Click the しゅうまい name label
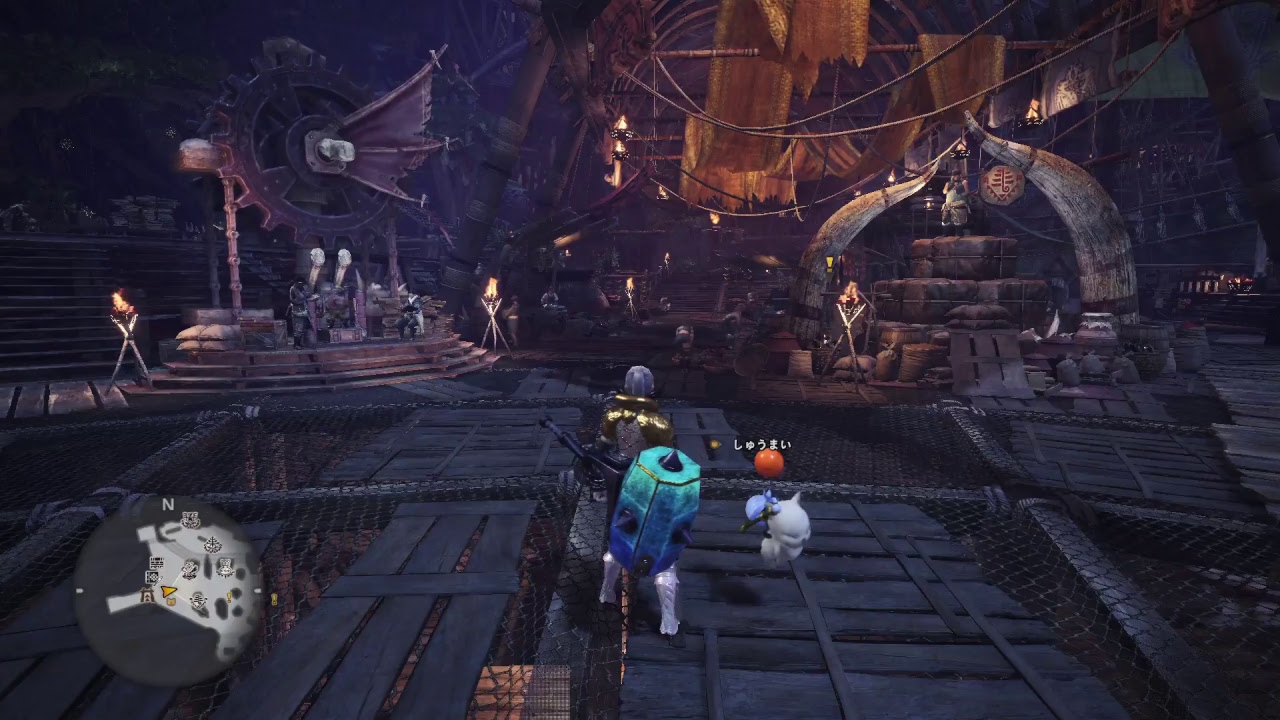The image size is (1280, 720). coord(763,443)
